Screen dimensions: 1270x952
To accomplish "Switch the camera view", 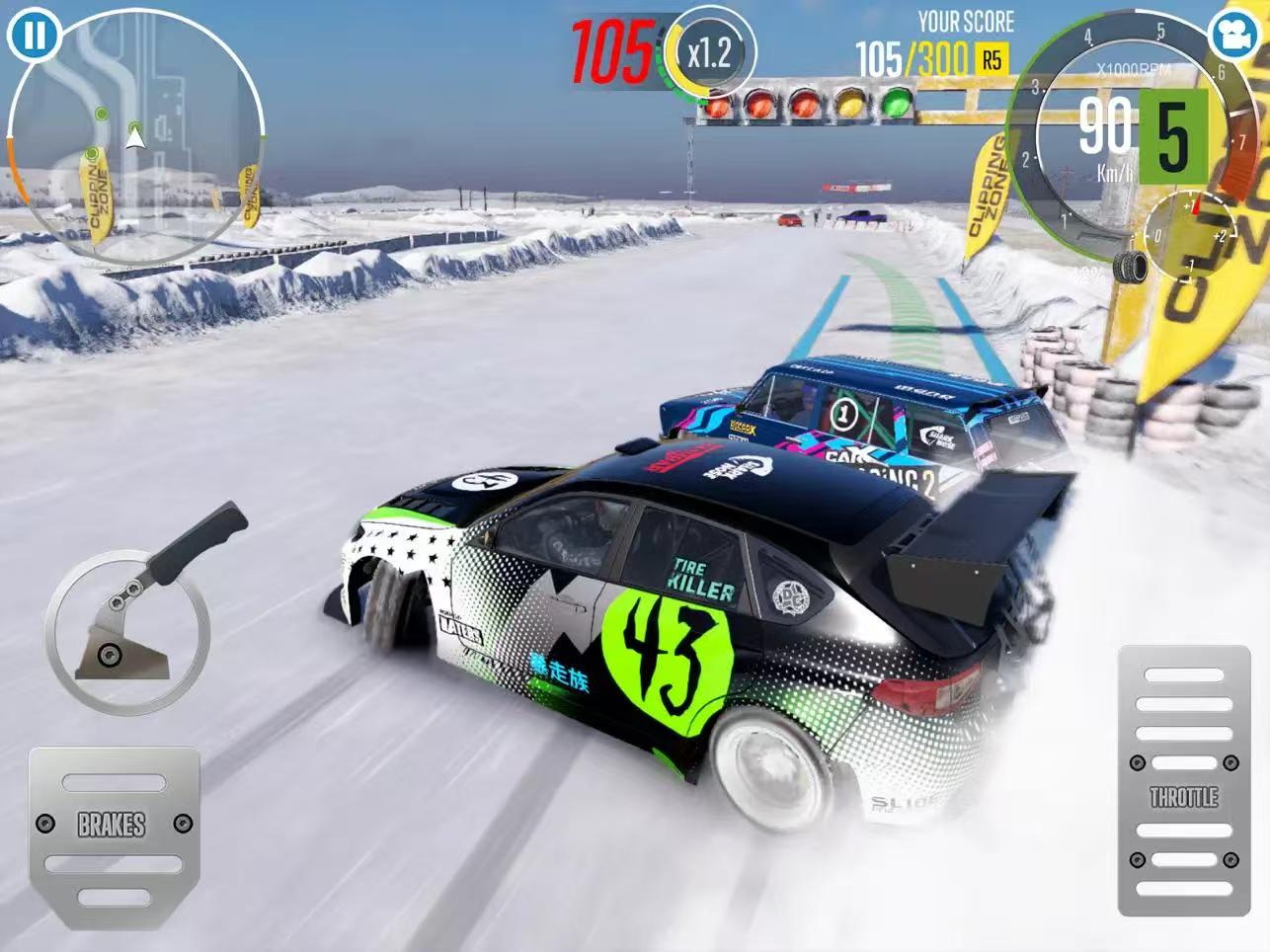I will coord(1233,36).
